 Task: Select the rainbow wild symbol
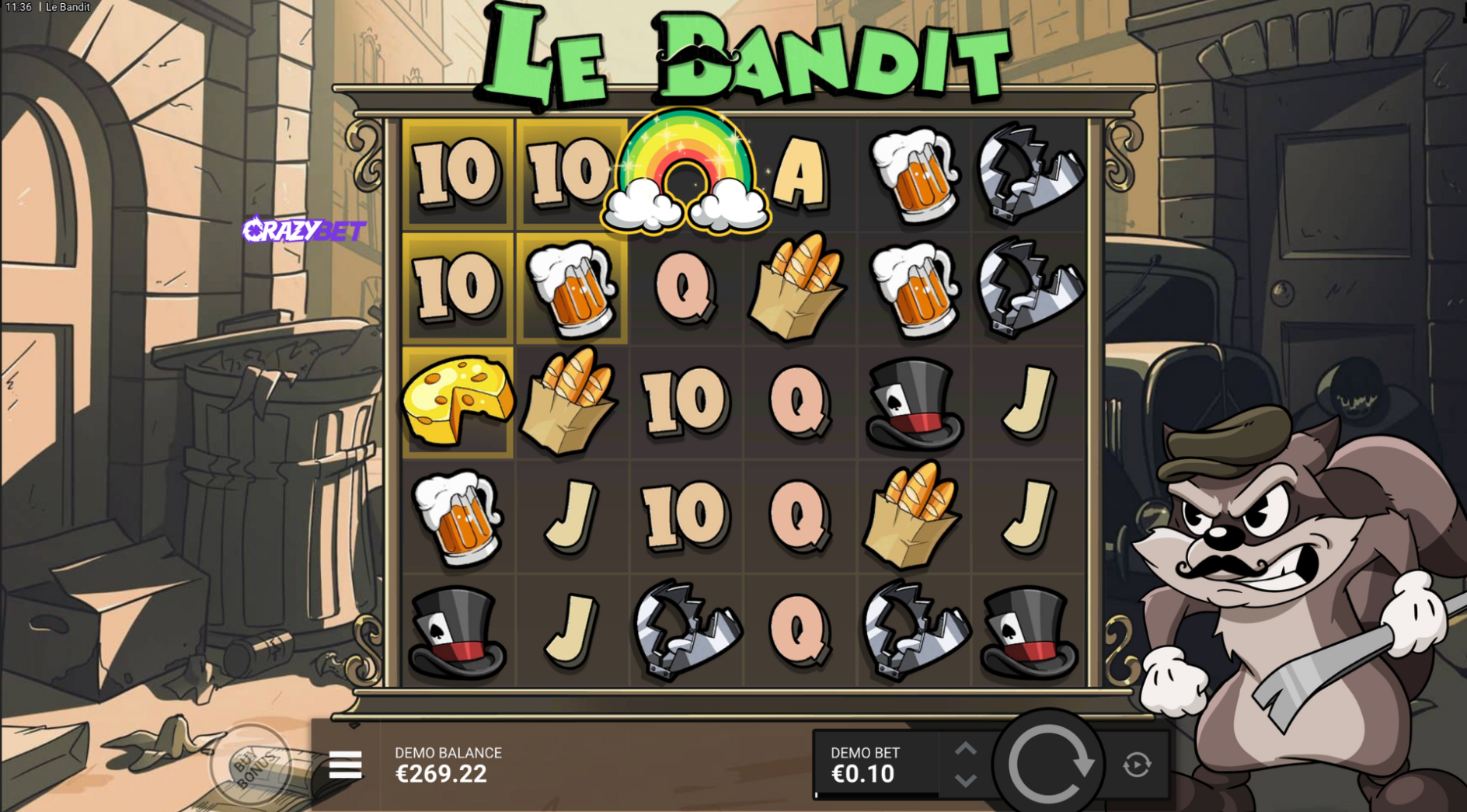click(687, 173)
